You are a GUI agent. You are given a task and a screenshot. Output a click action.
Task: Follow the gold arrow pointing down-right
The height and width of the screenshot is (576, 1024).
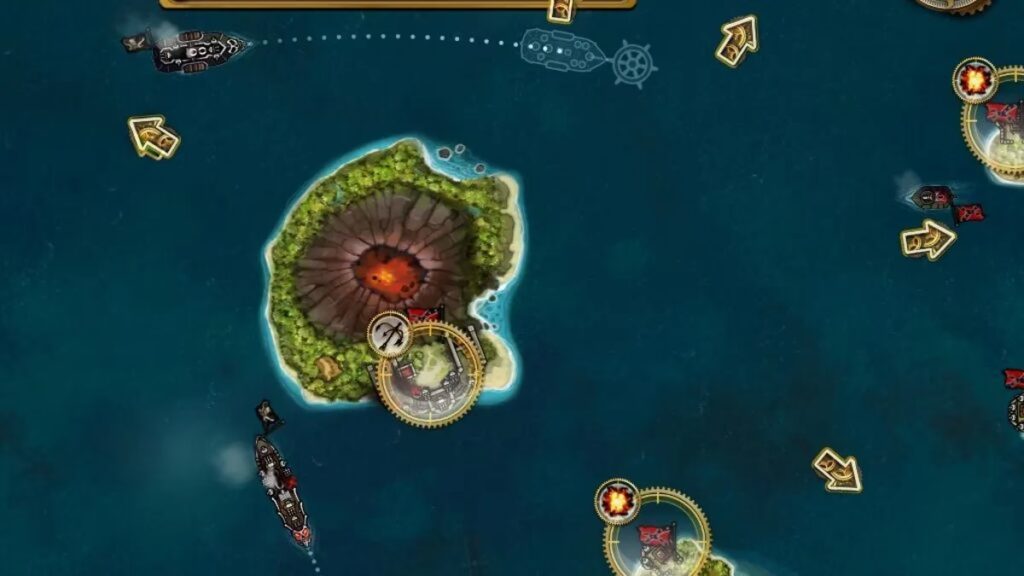tap(837, 469)
